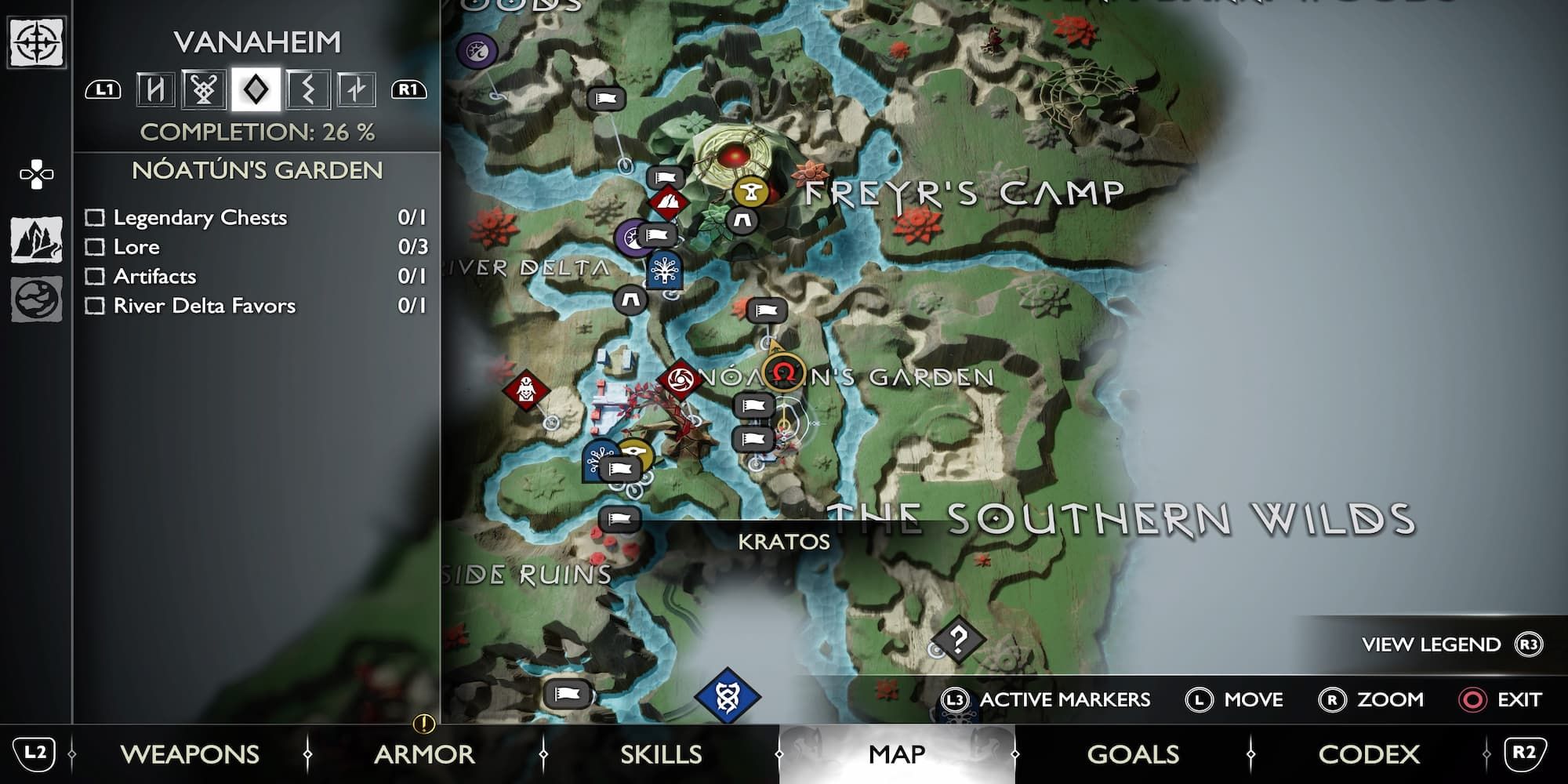1568x784 pixels.
Task: Select the red helmet diamond marker
Action: 525,389
